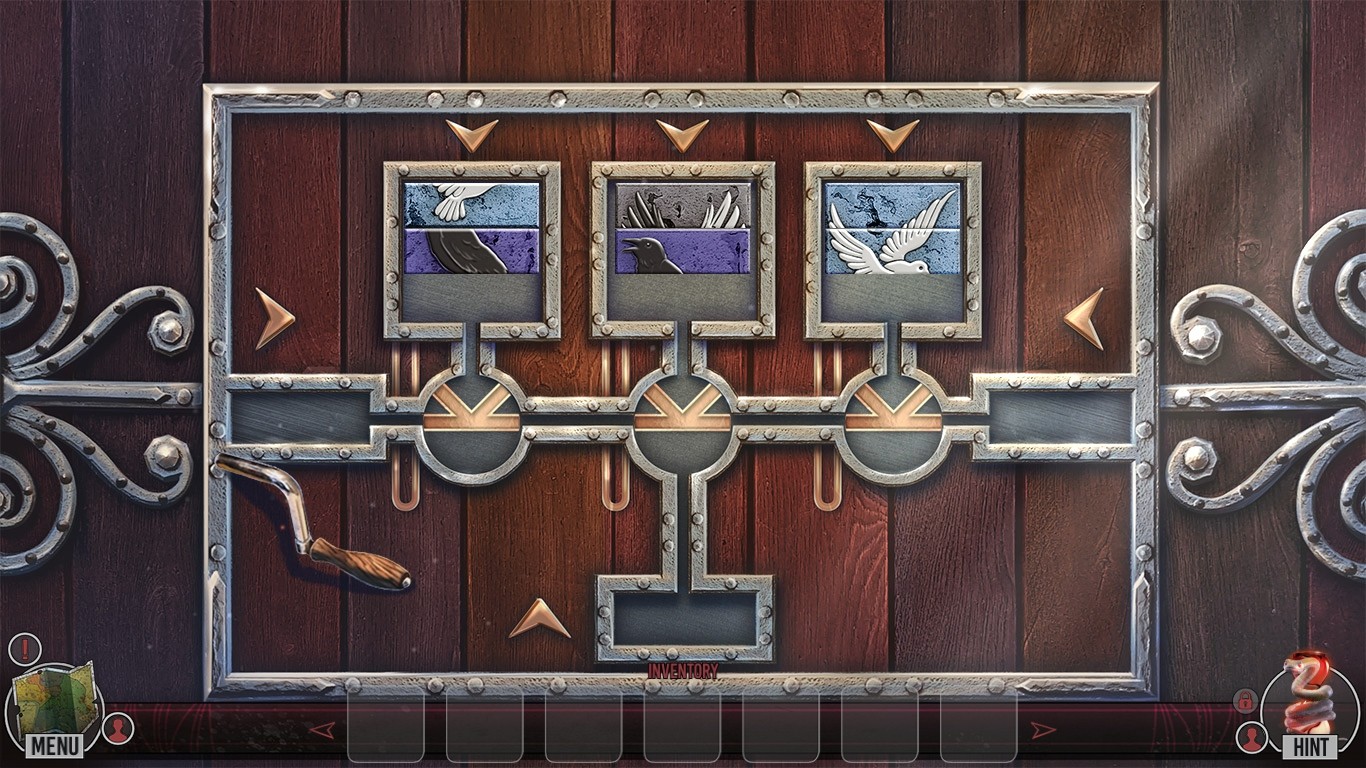Click the down arrow above the left panel
Viewport: 1366px width, 768px height.
472,134
